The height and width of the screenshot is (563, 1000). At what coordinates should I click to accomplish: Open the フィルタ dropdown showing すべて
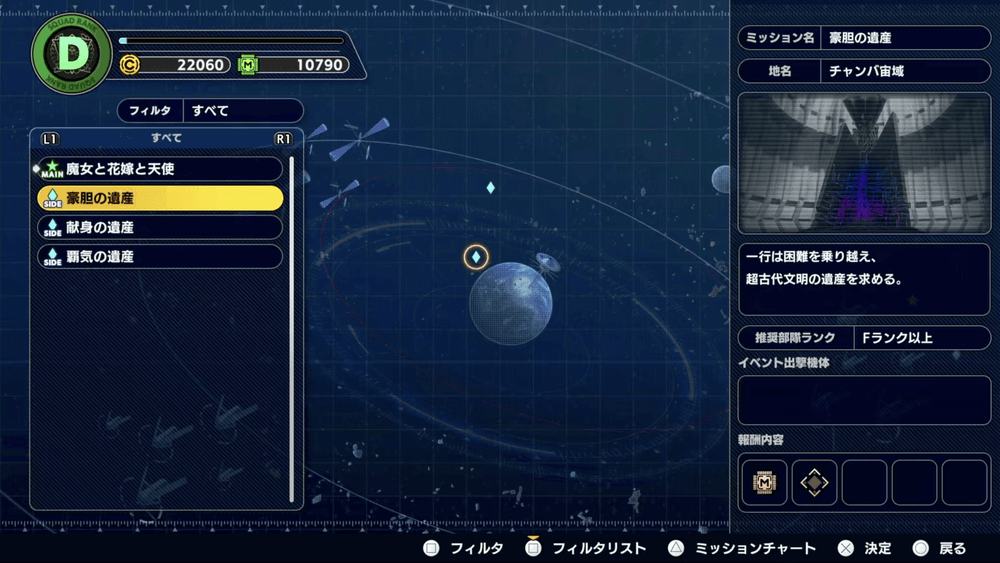tap(210, 111)
